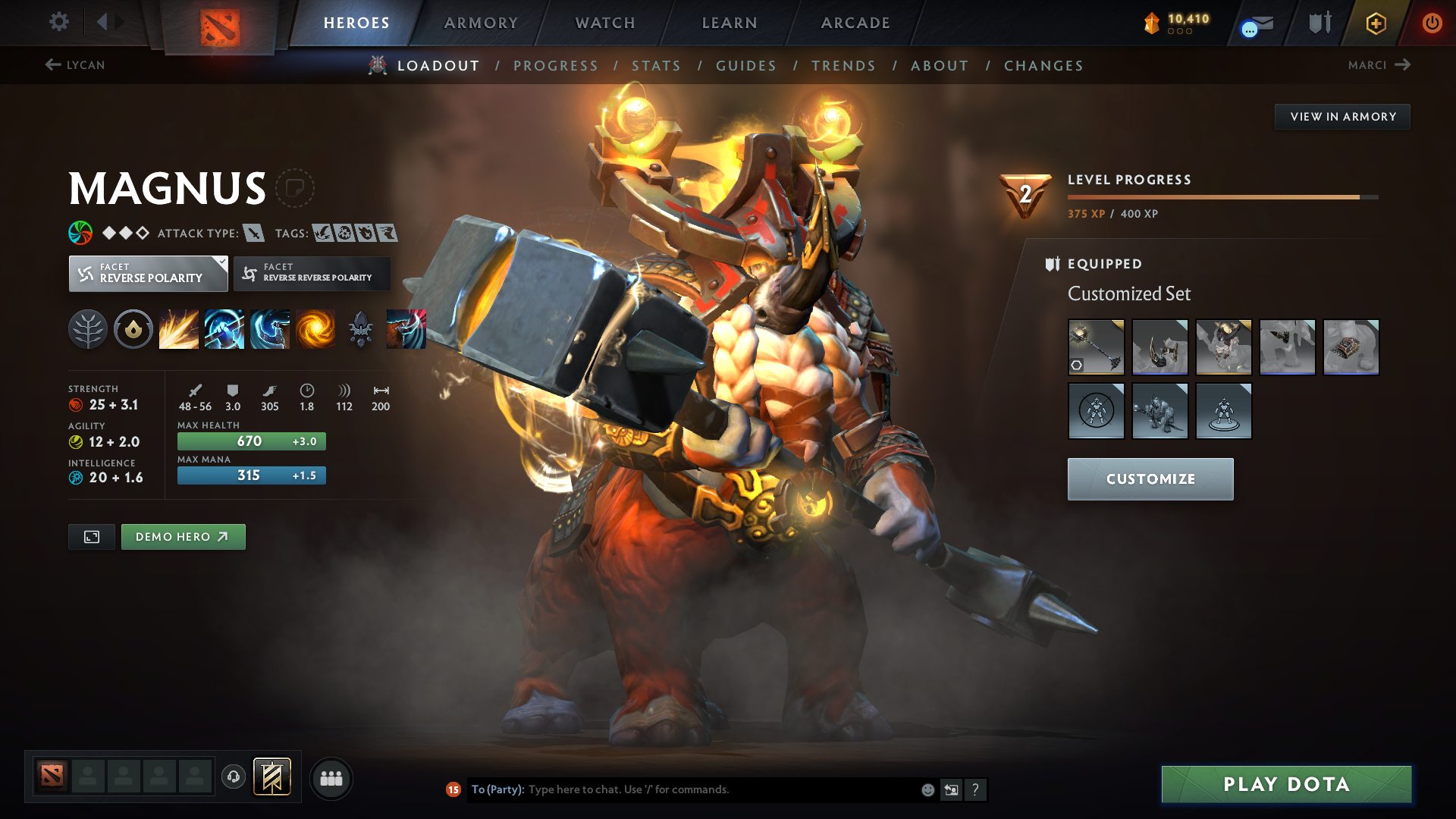Inspect the Skewer ability icon

[x=270, y=329]
